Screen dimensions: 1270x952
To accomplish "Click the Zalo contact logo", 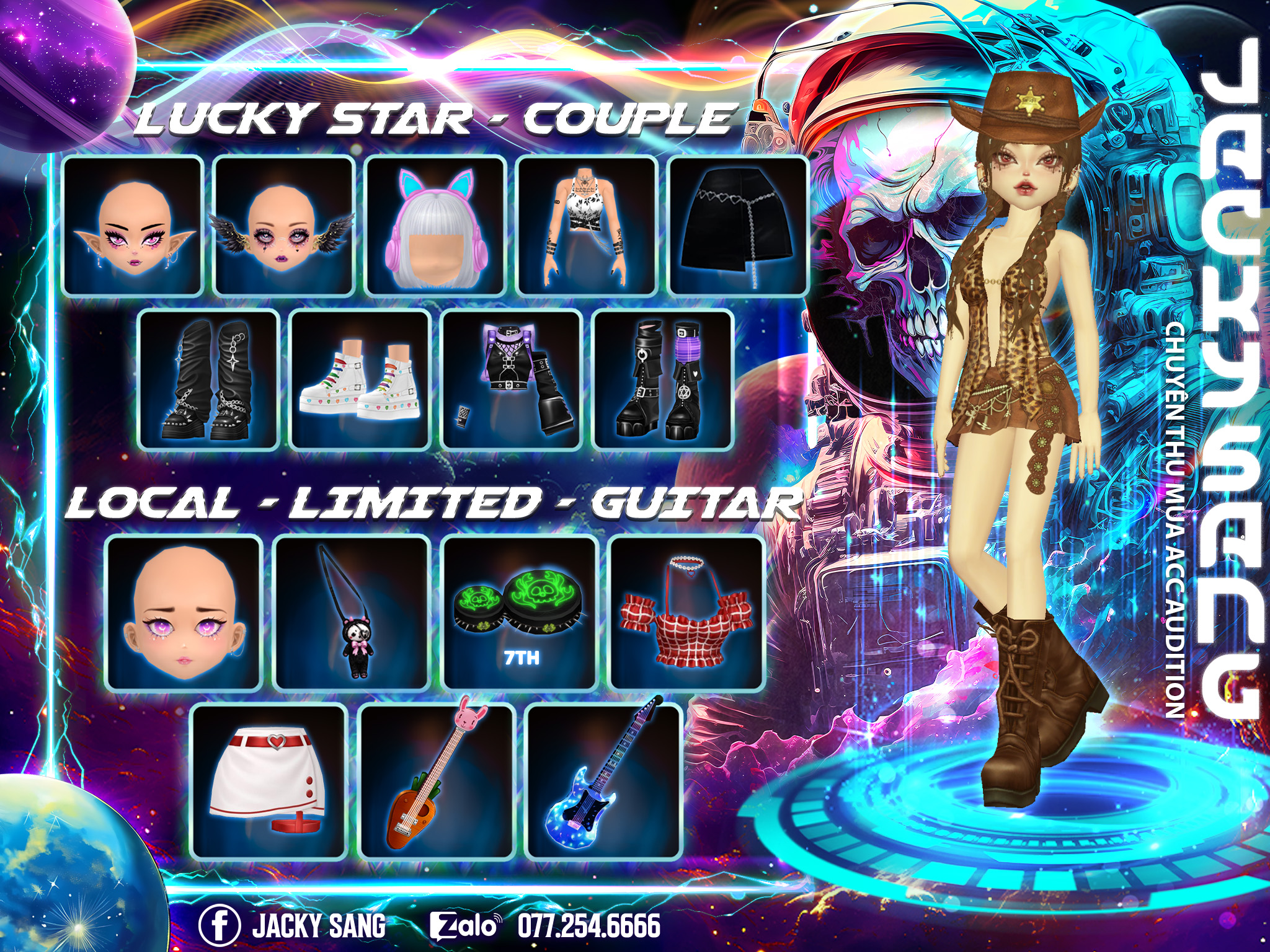I will click(x=465, y=926).
